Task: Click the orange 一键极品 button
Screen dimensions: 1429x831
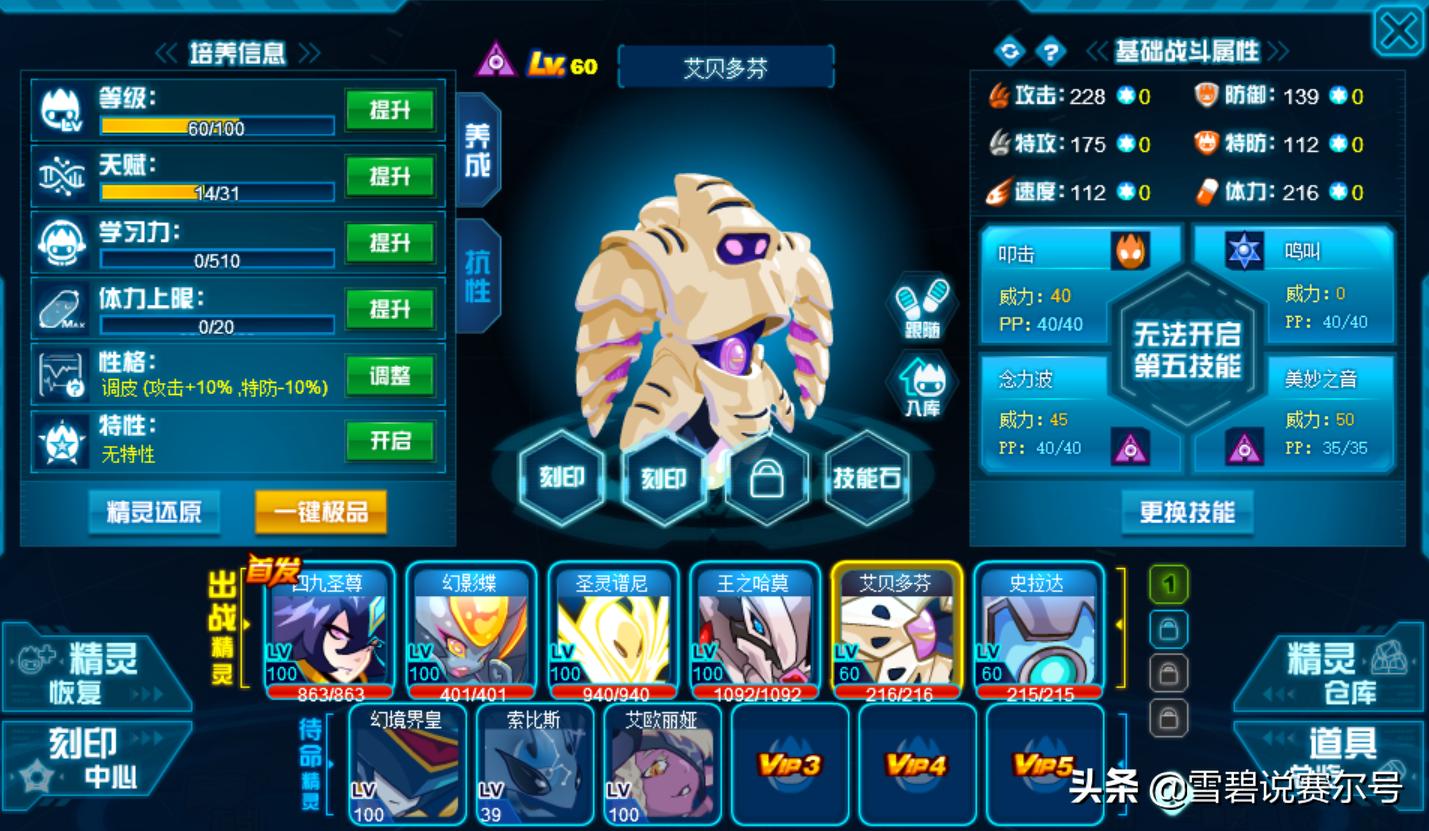Action: (321, 512)
